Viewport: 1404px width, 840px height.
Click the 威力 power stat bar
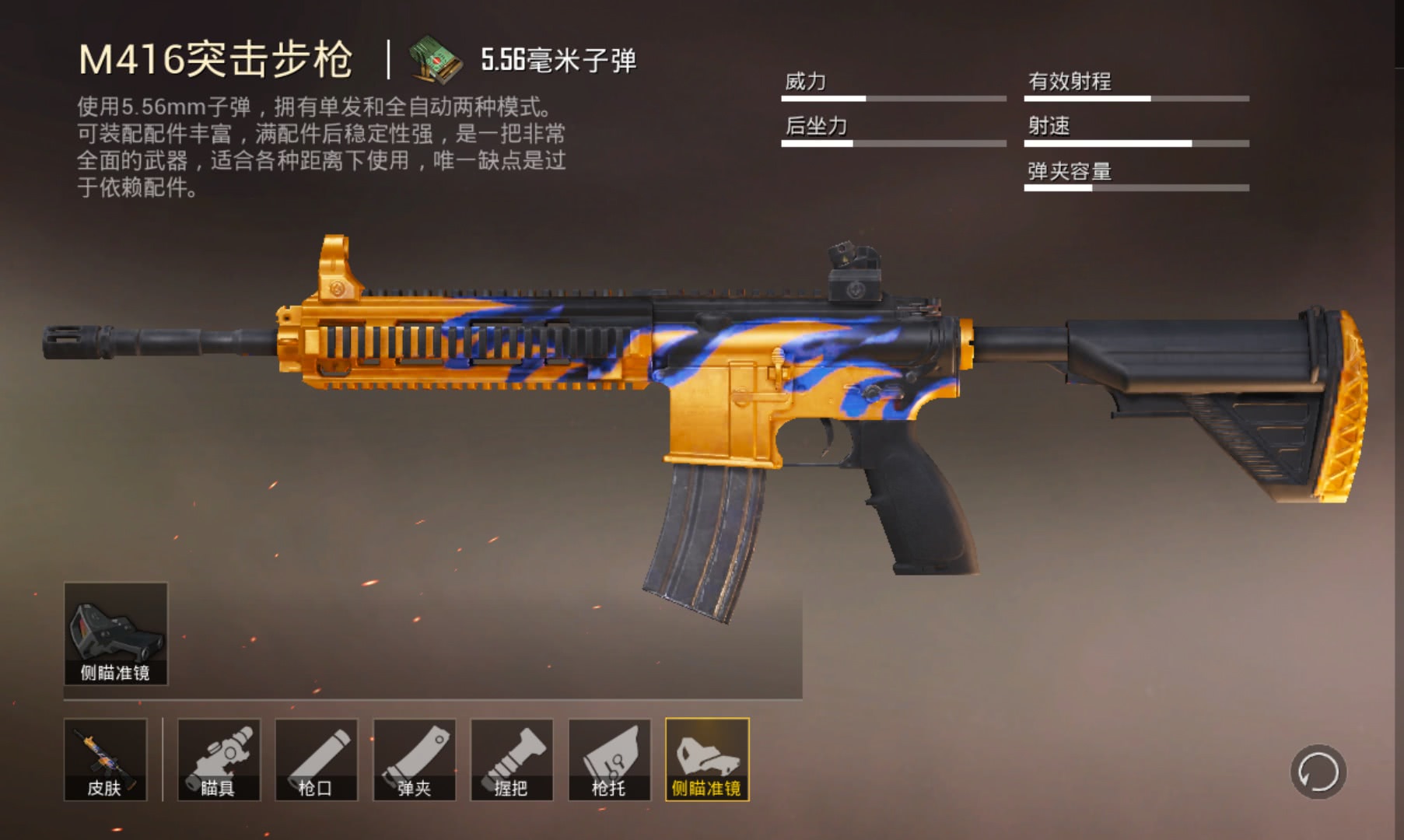click(893, 99)
